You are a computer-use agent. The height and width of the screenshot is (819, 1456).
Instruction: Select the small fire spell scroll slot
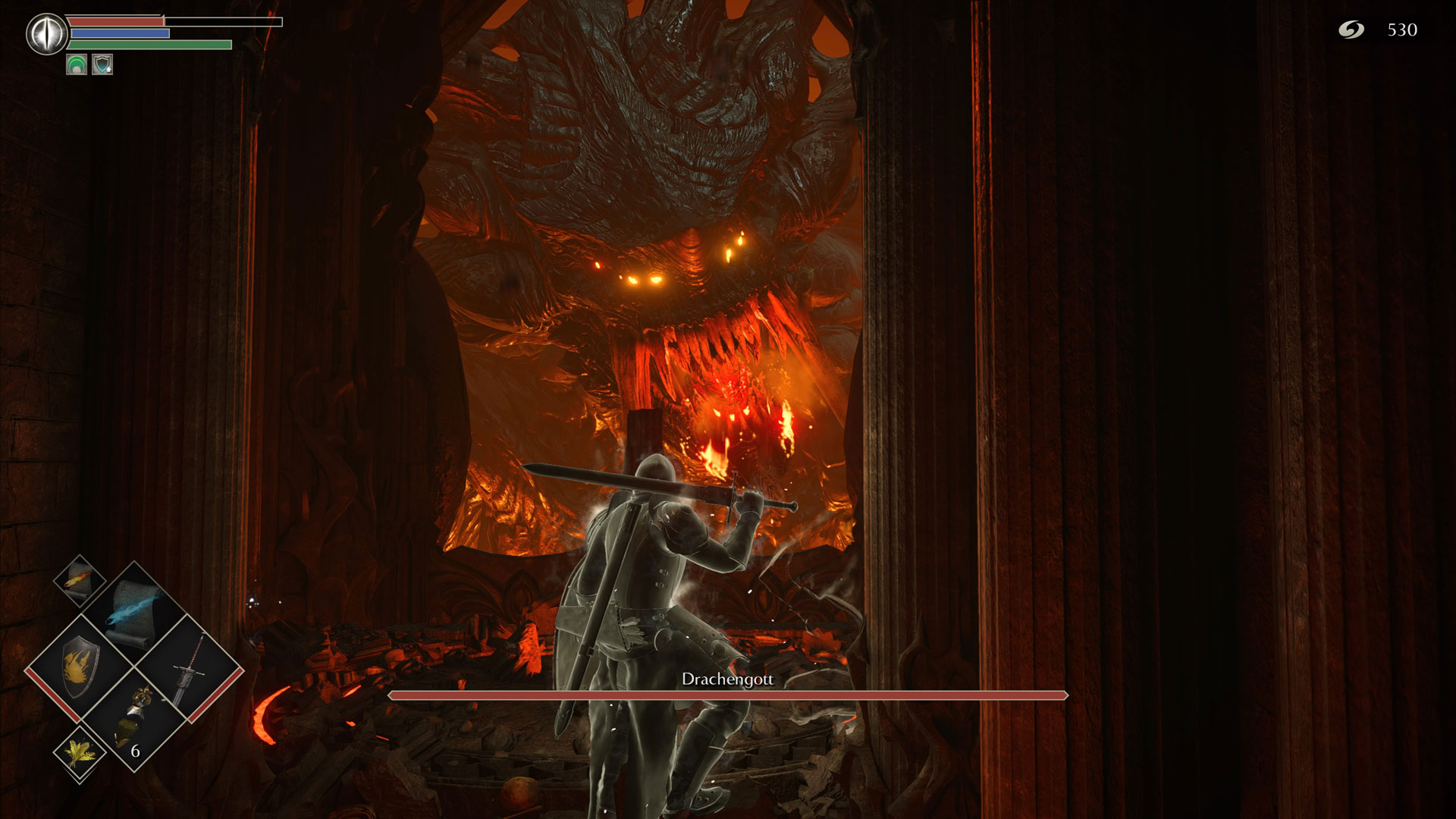(80, 580)
